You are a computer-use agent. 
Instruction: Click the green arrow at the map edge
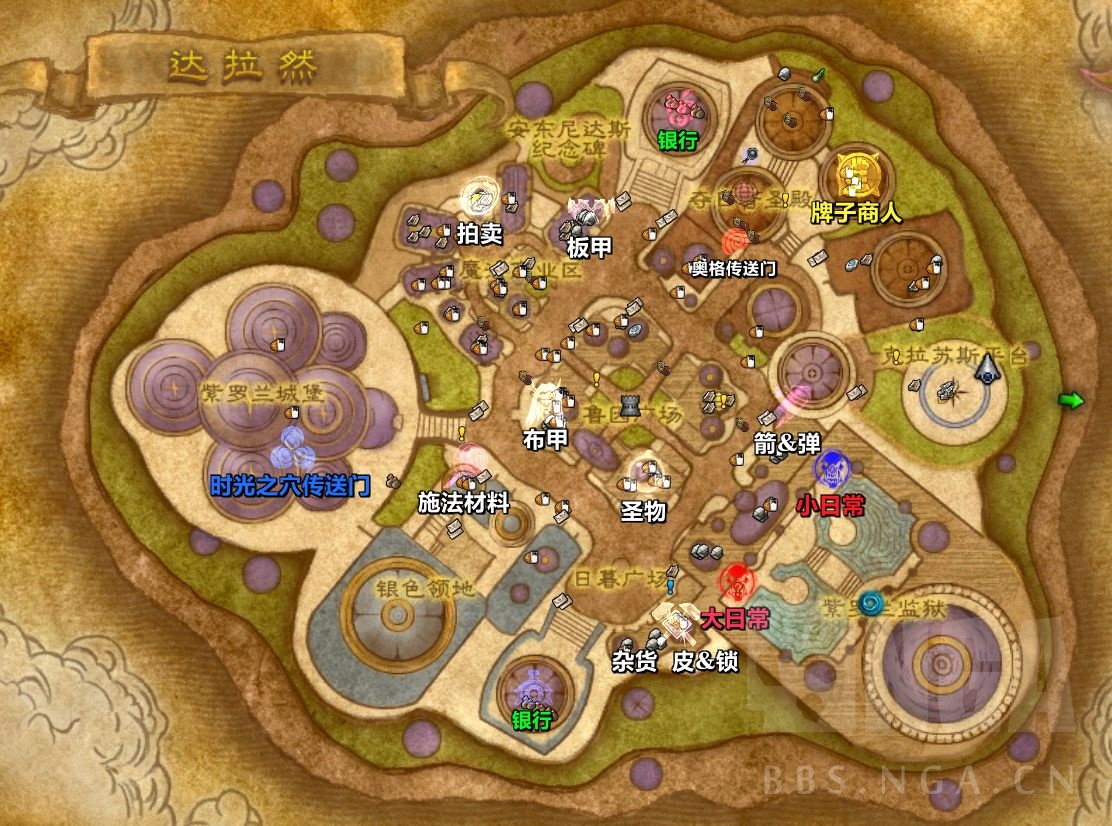[x=1071, y=401]
